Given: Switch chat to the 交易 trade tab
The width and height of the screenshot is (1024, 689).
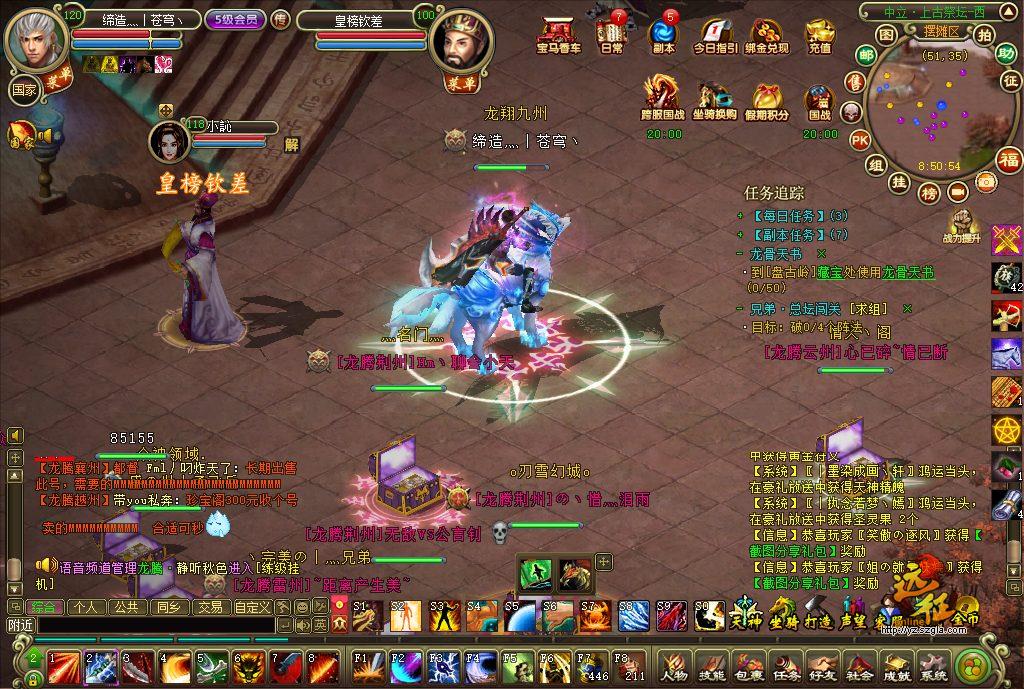Looking at the screenshot, I should click(210, 607).
